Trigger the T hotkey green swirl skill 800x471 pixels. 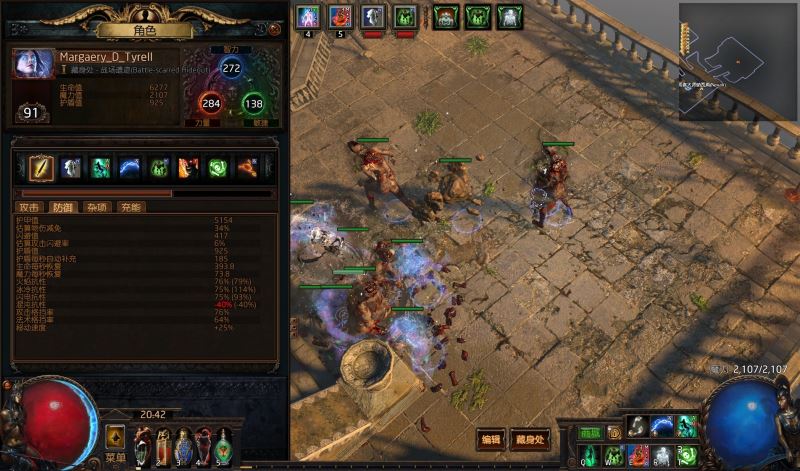pyautogui.click(x=686, y=456)
